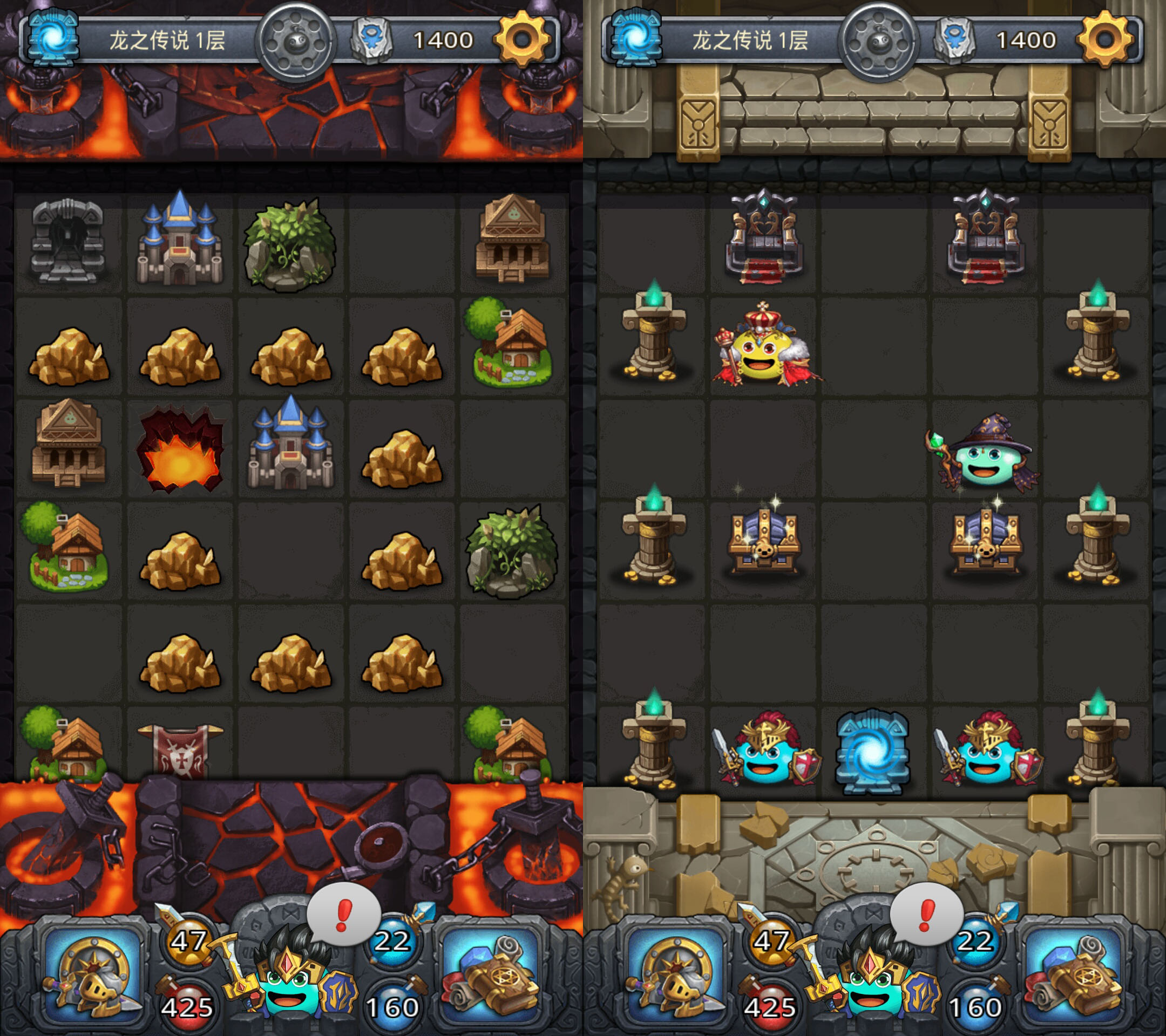
Task: Tap the round bomb emblem atop the lava screen
Action: click(295, 40)
